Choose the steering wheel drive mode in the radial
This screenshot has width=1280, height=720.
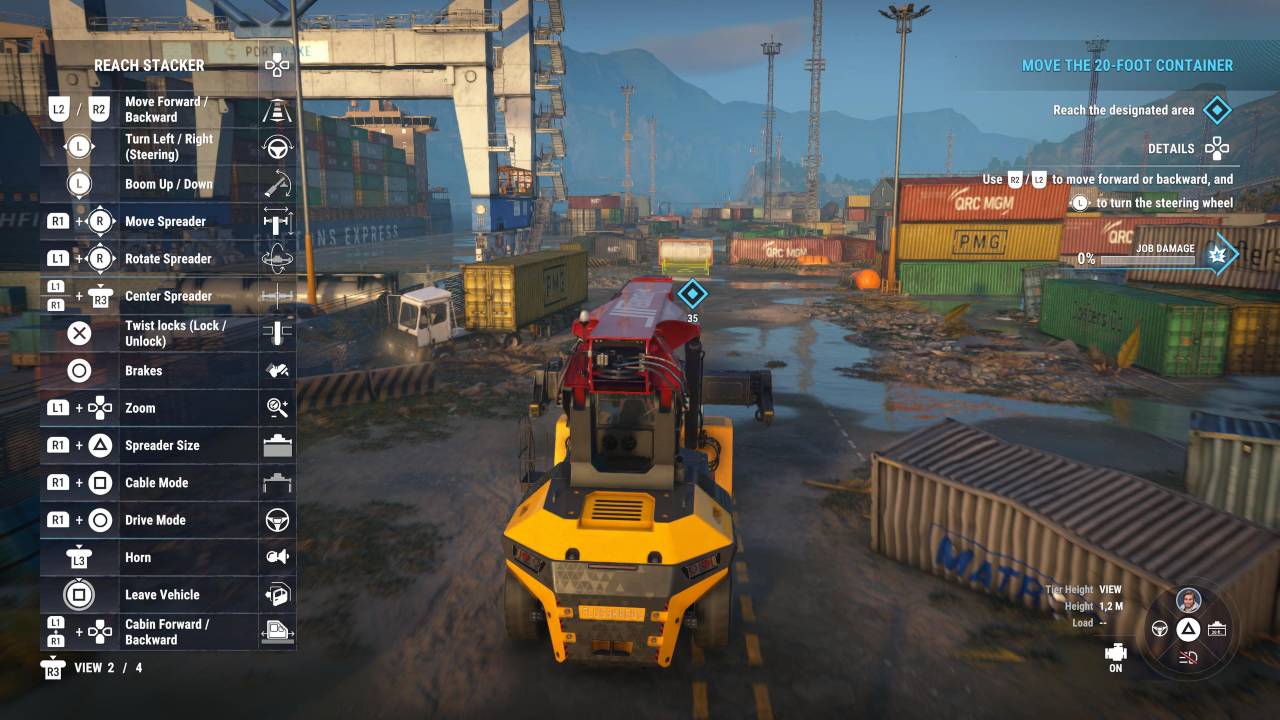(x=1160, y=629)
